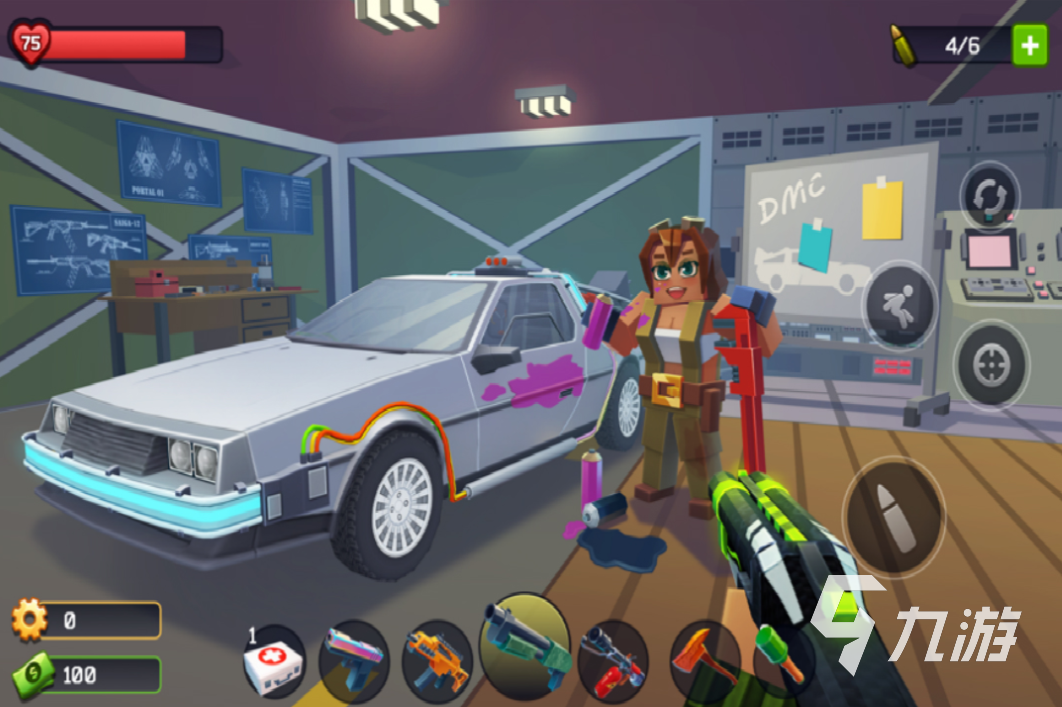Tap the green plus to add ammo
This screenshot has width=1062, height=707.
1029,45
